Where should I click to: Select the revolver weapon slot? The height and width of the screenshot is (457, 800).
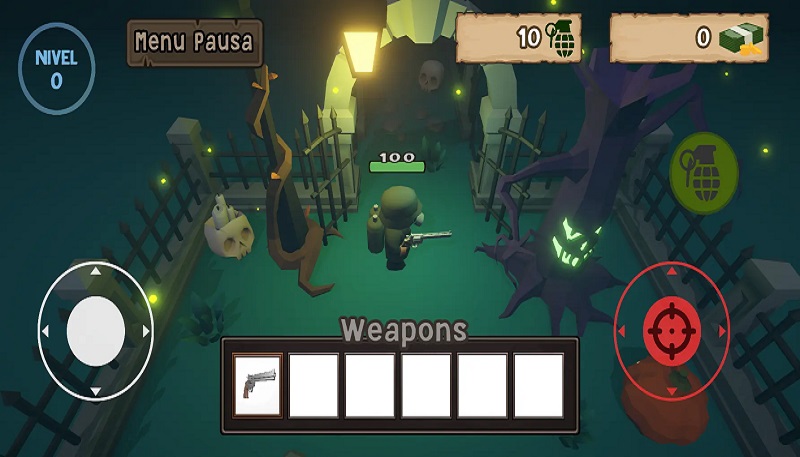pyautogui.click(x=257, y=385)
